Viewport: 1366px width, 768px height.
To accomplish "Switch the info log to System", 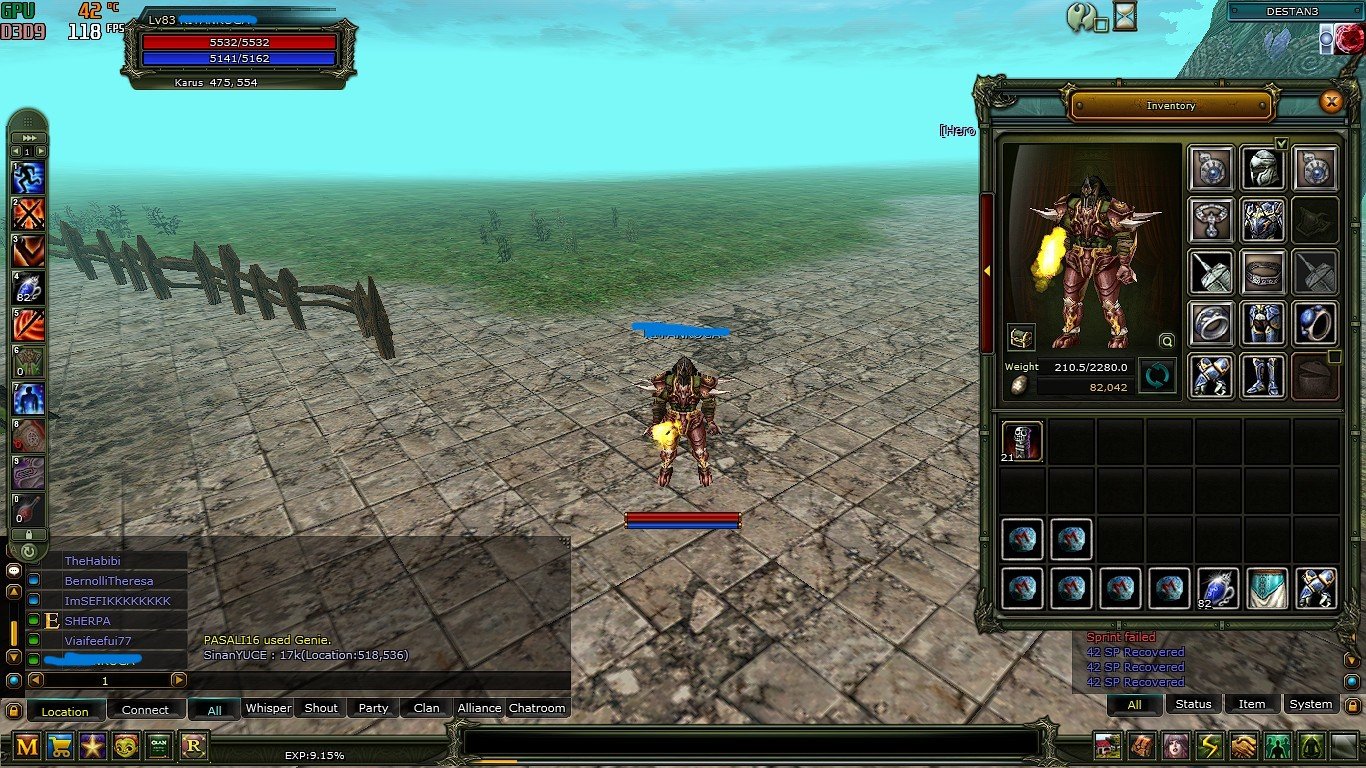I will (1310, 704).
